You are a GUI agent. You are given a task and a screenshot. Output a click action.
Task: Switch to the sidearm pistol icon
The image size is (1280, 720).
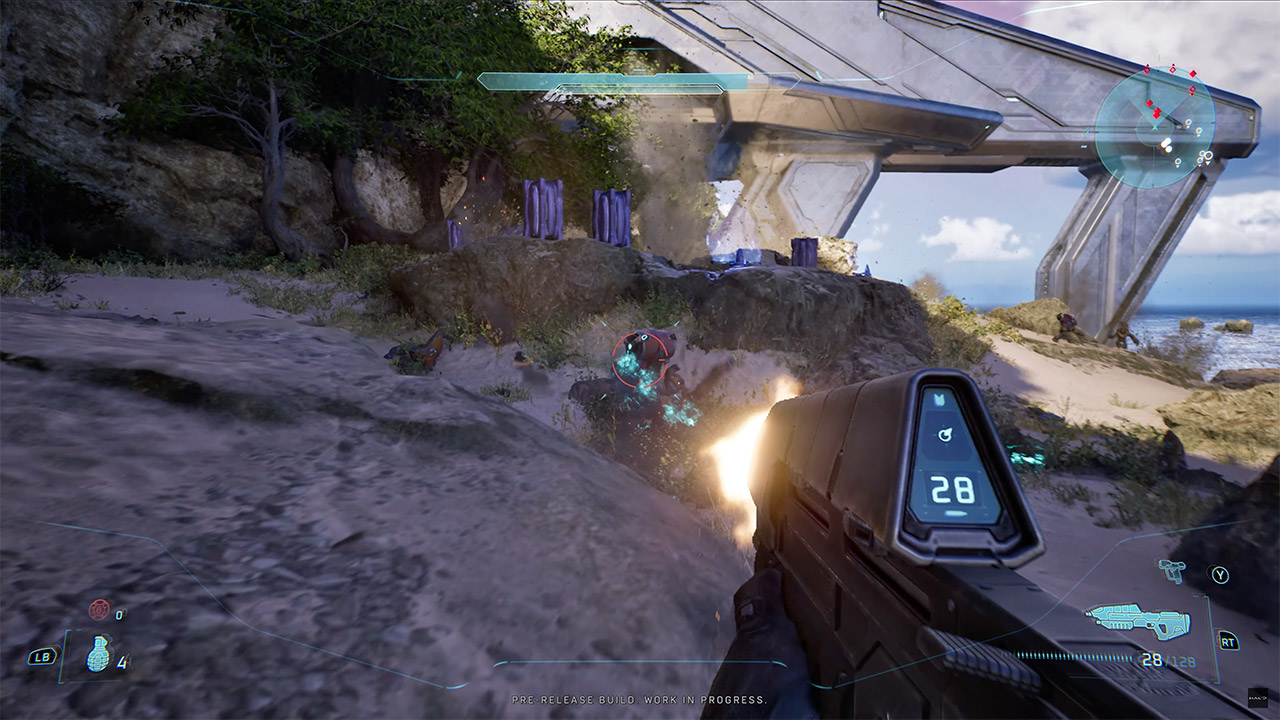tap(1171, 570)
